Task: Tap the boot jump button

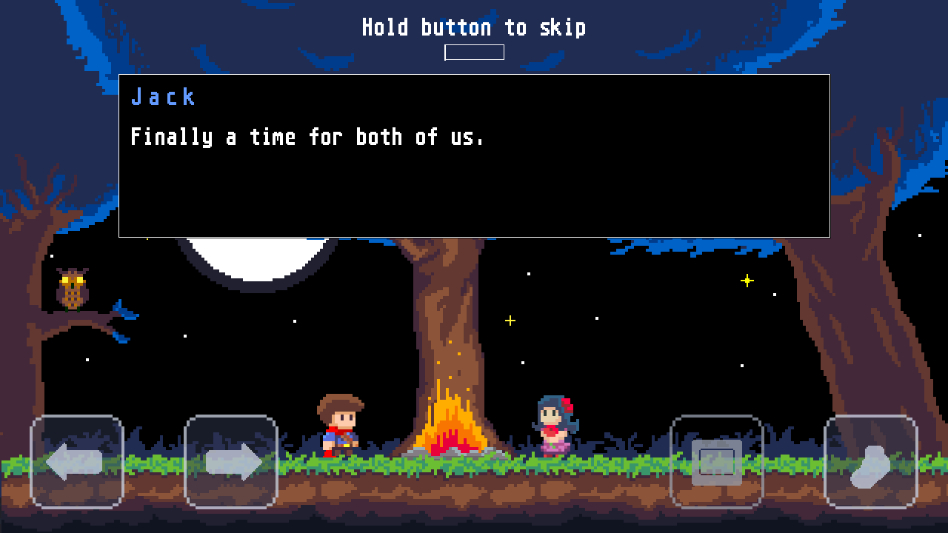Action: pos(870,462)
